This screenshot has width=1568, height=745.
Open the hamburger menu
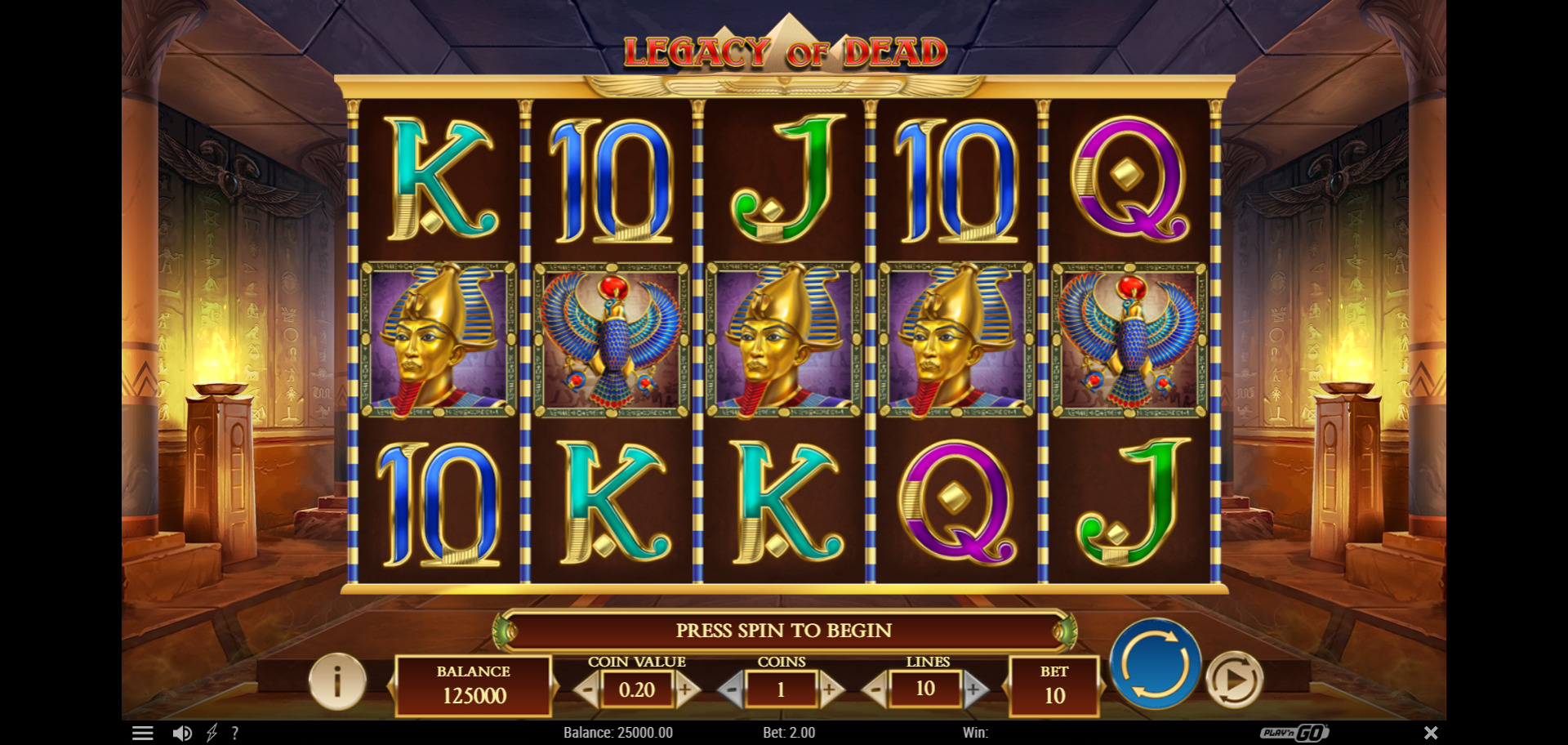click(143, 733)
